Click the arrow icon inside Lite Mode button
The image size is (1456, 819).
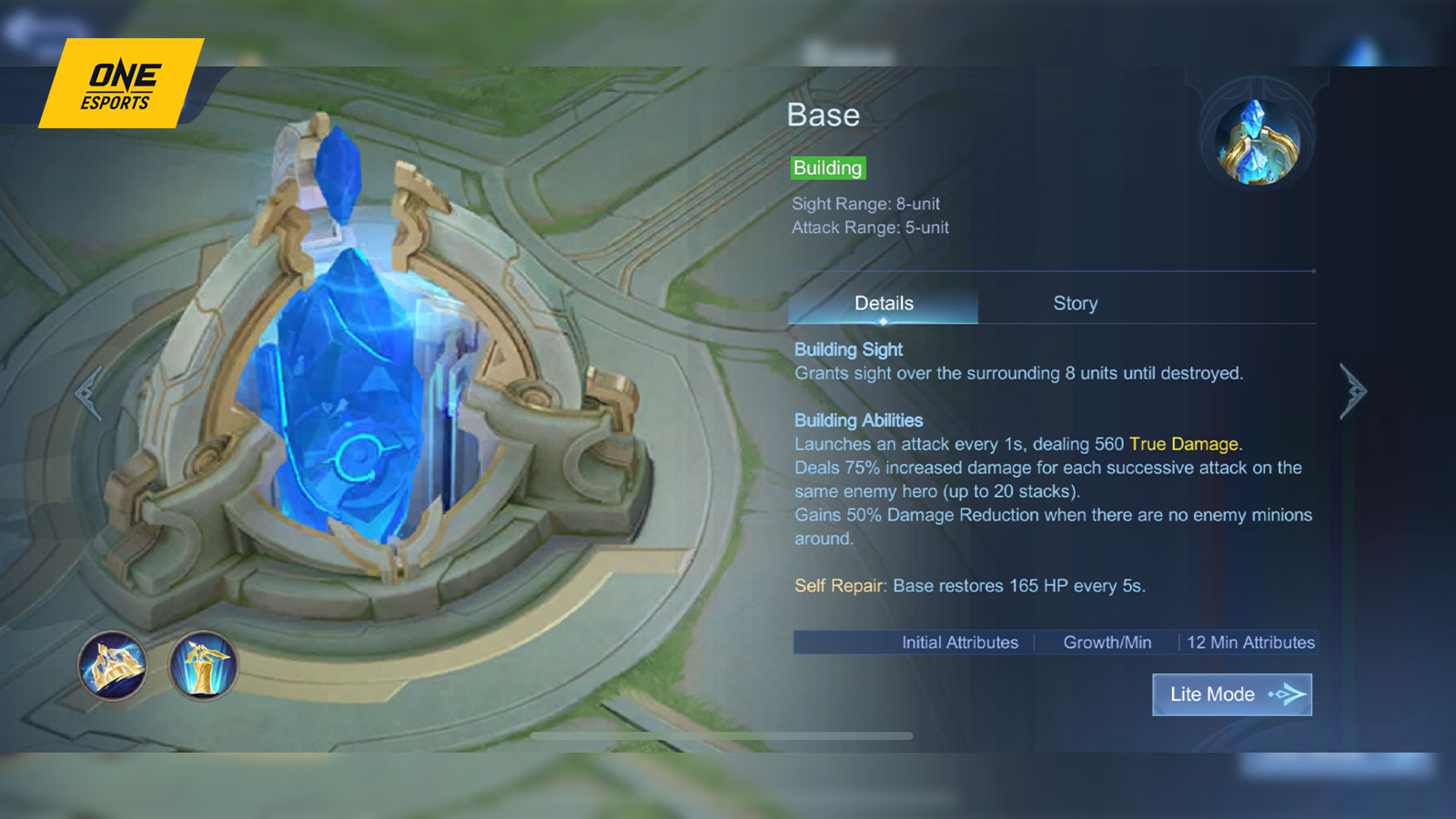pos(1289,694)
